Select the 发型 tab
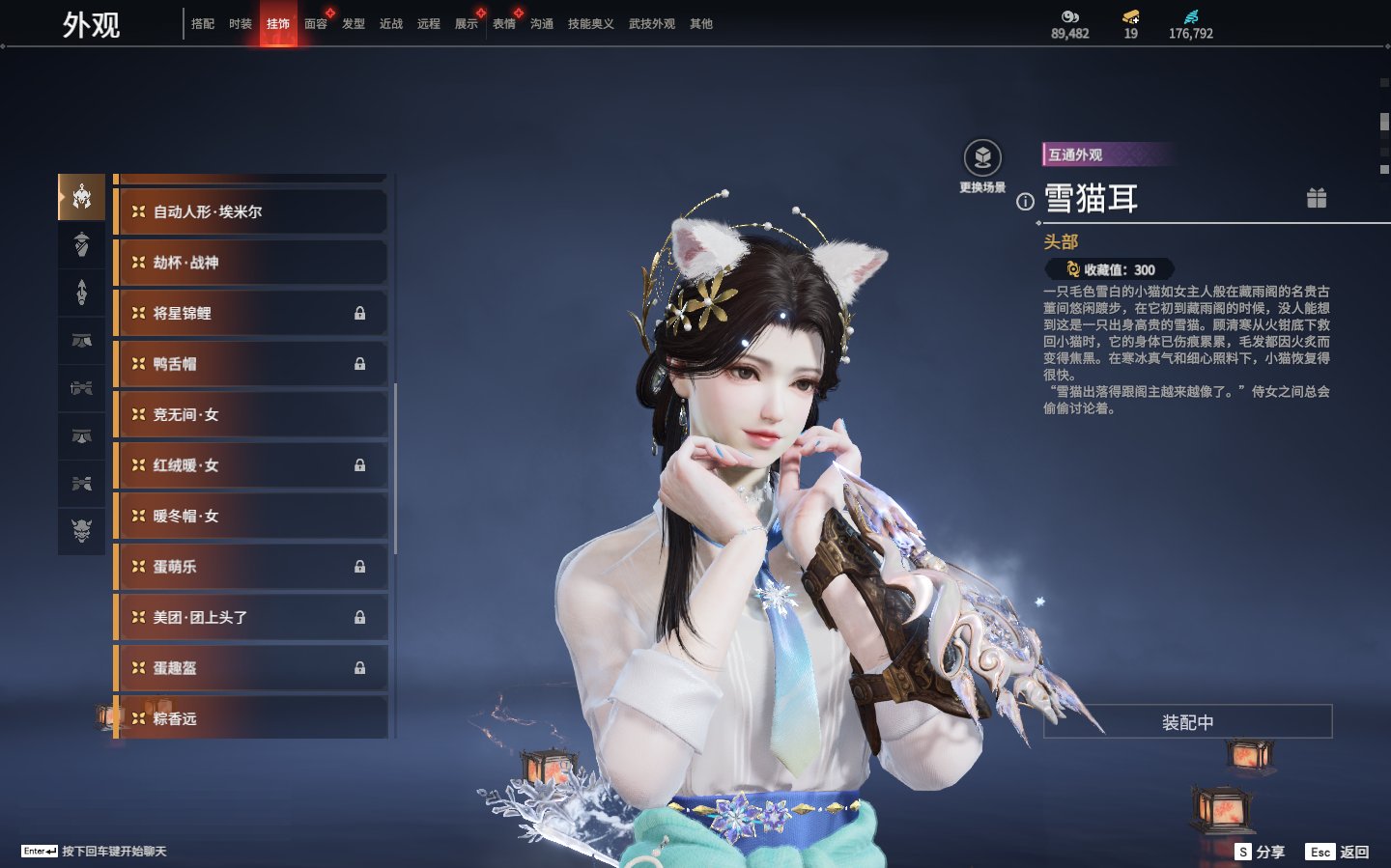Viewport: 1391px width, 868px height. click(354, 24)
